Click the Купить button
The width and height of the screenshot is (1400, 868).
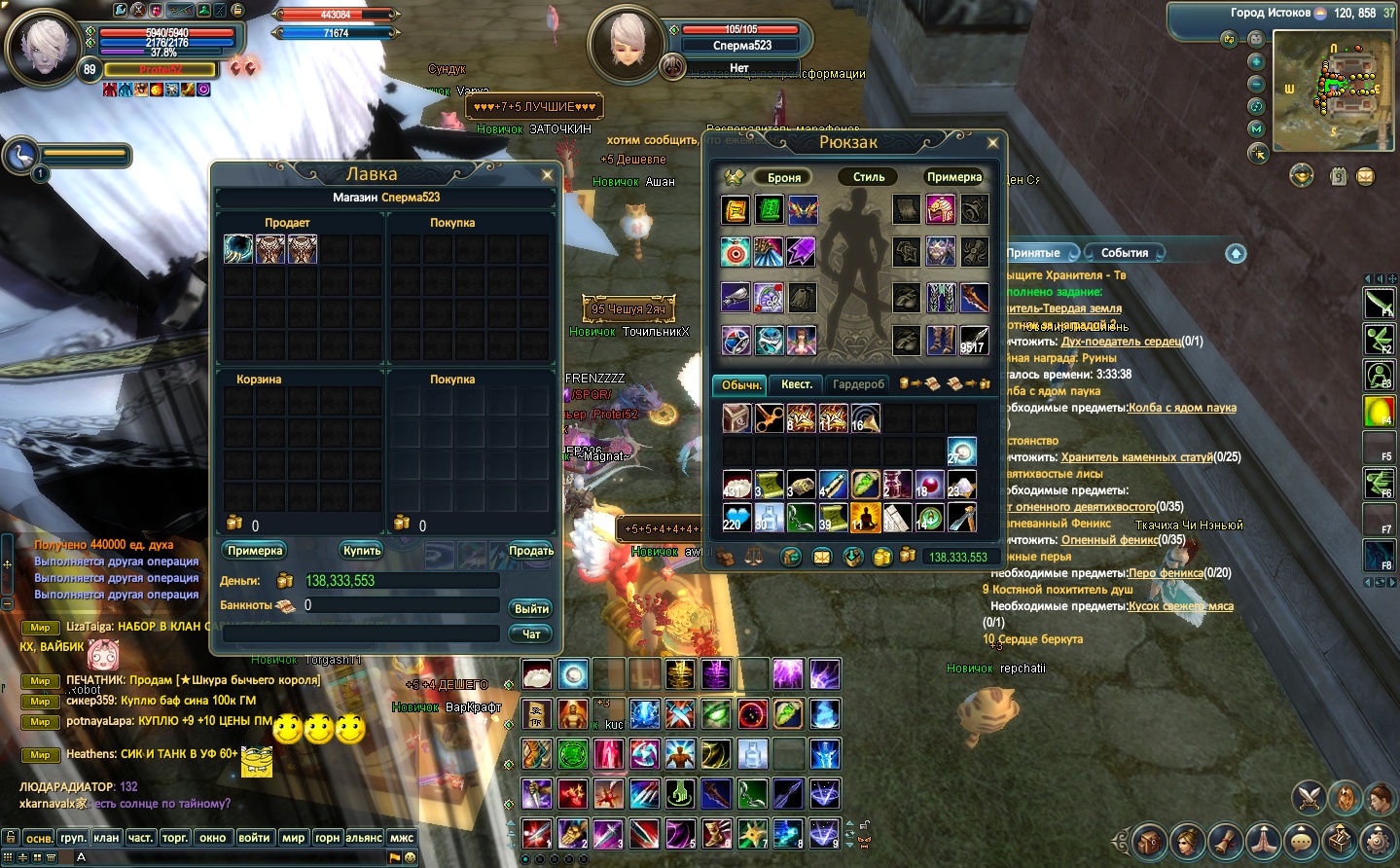(362, 551)
